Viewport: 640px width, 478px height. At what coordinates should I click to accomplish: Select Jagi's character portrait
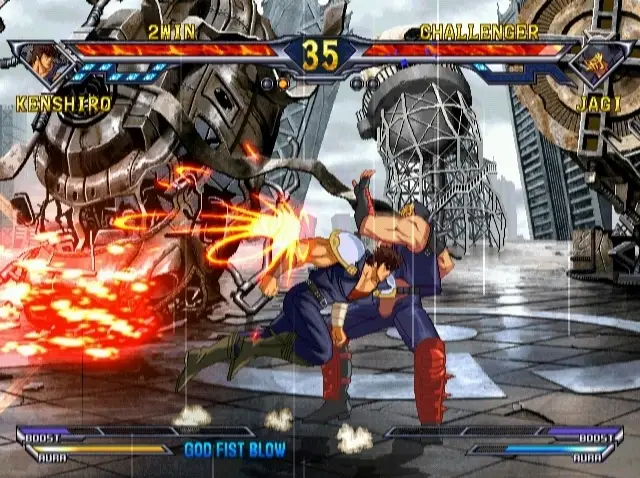598,61
